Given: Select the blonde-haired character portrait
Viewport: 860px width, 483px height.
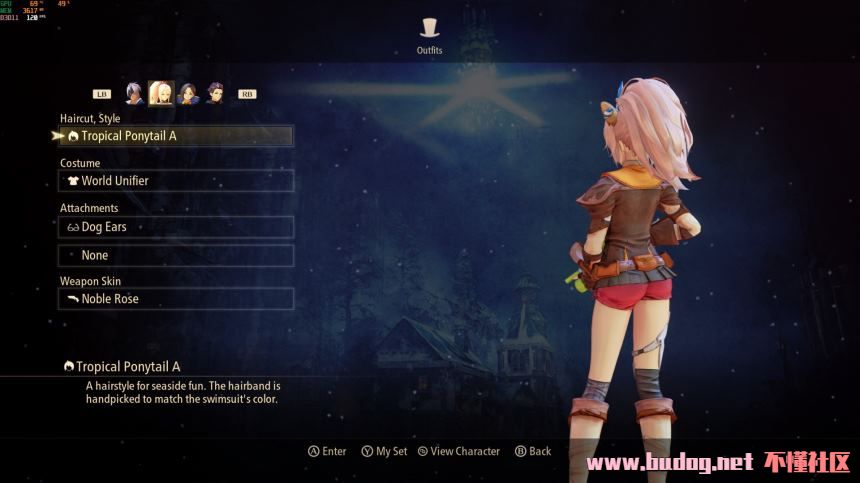Looking at the screenshot, I should pos(160,94).
